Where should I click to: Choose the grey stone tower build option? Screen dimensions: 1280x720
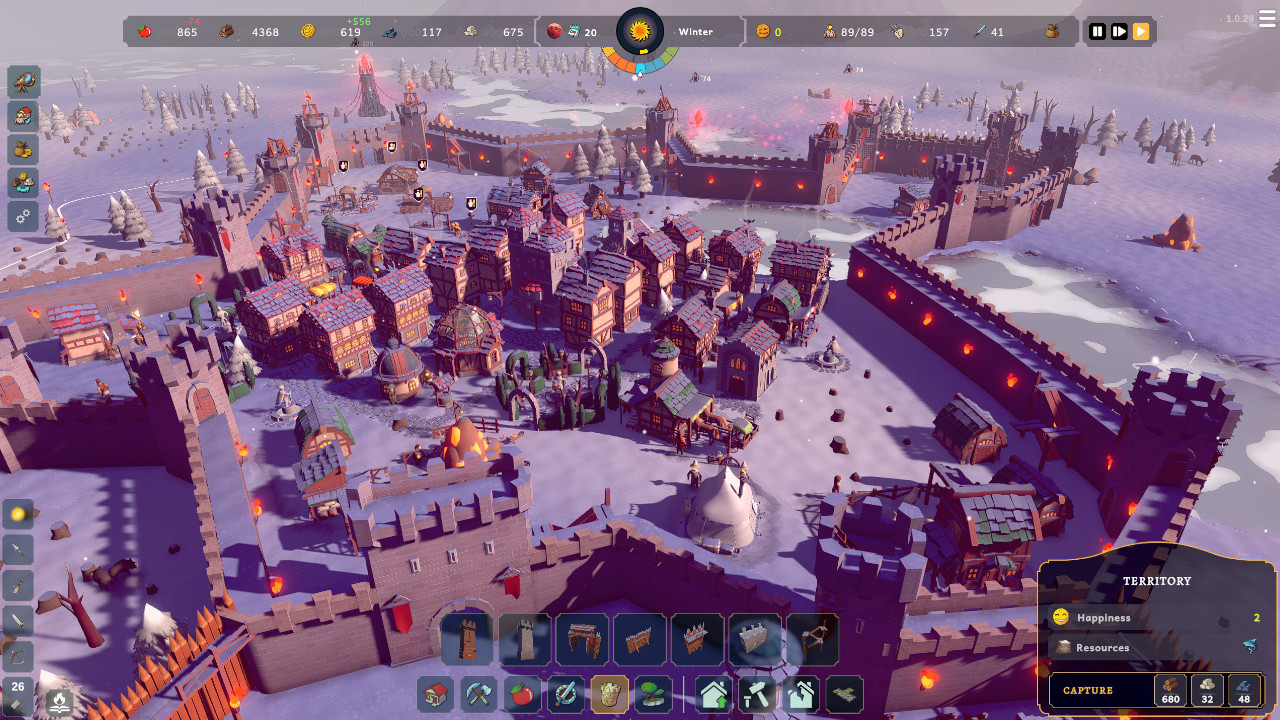[524, 640]
